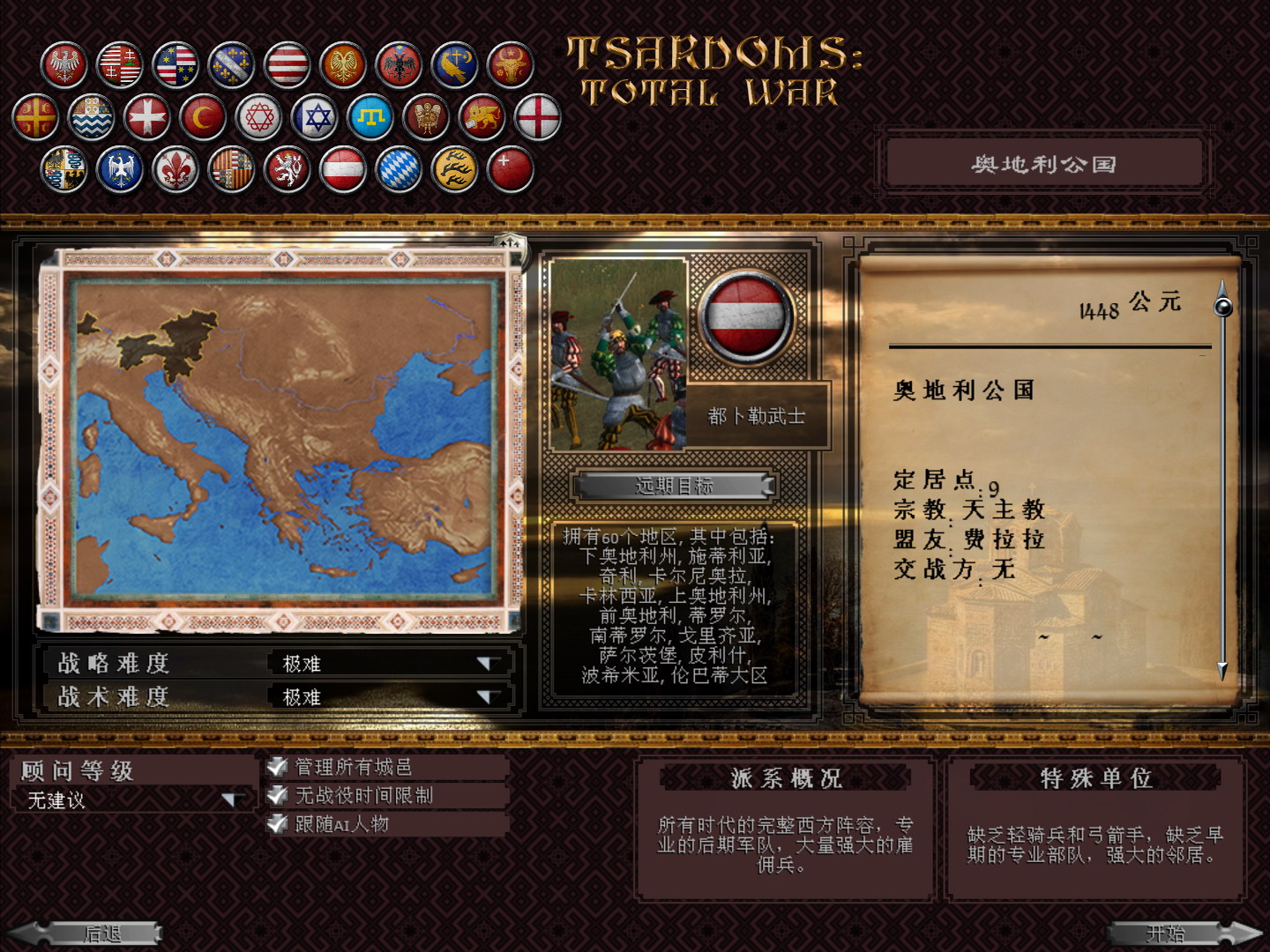Viewport: 1270px width, 952px height.
Task: Toggle the 管理所有城邑 checkbox
Action: [276, 766]
